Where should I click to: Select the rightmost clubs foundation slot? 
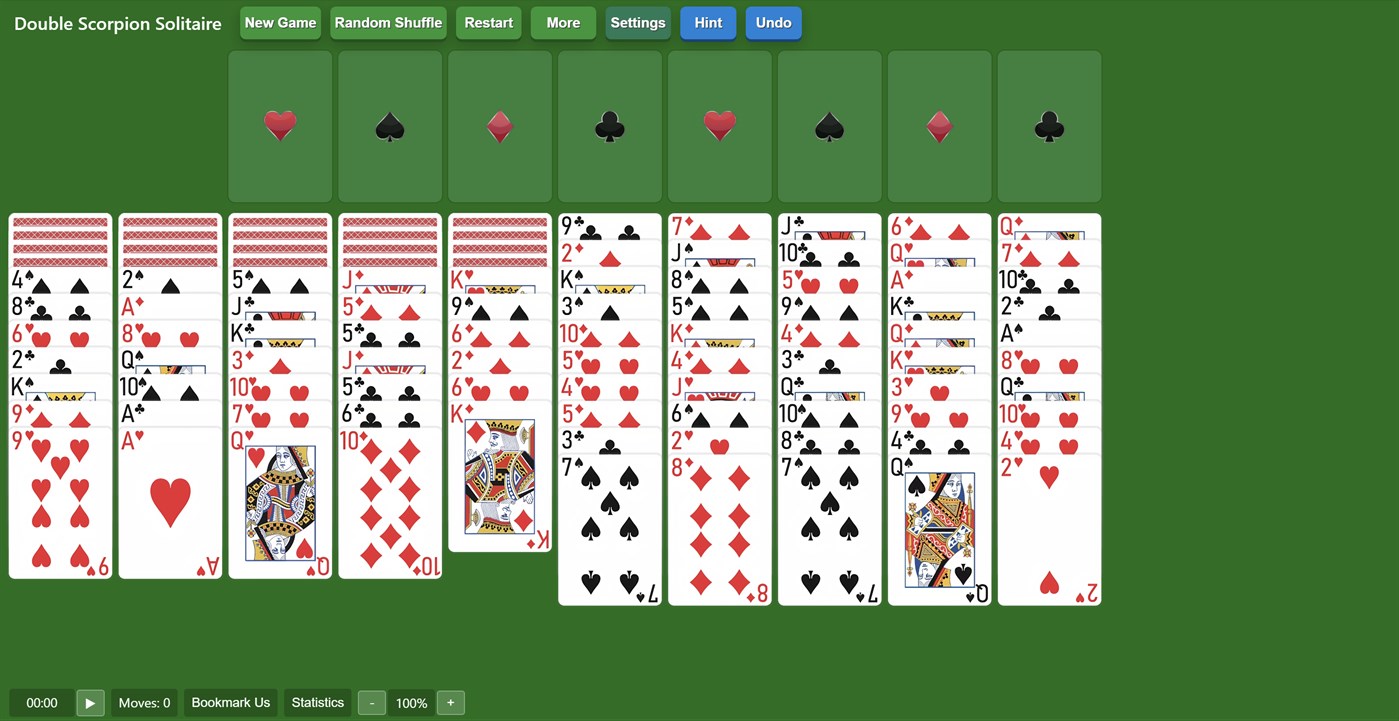click(x=1049, y=127)
